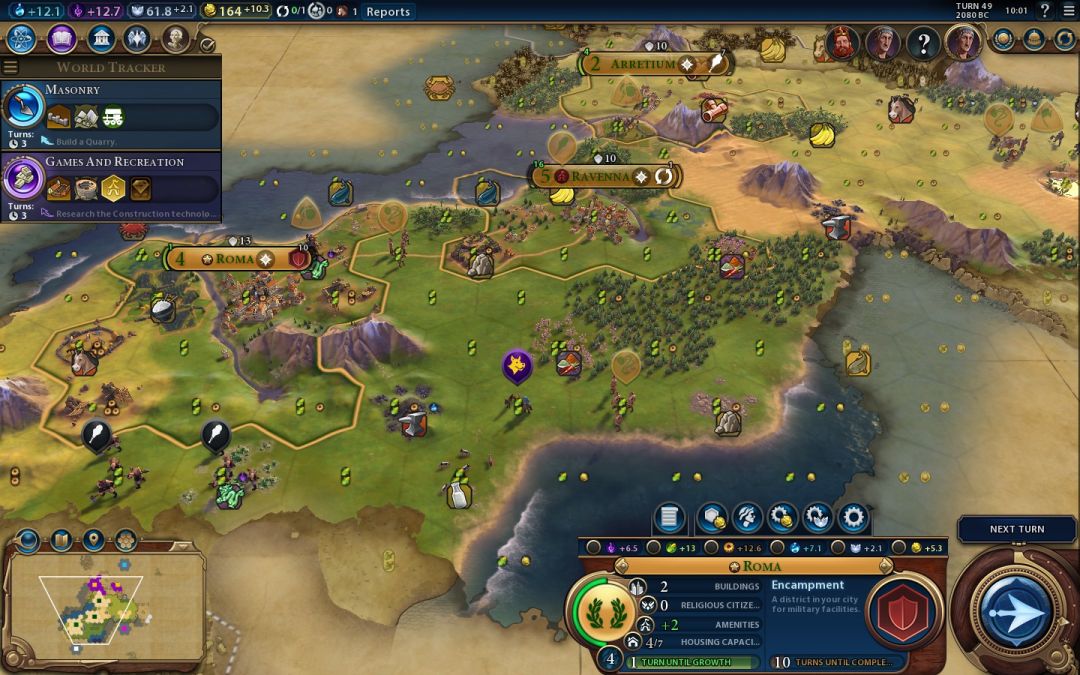Image resolution: width=1080 pixels, height=675 pixels.
Task: Open the government screen from the building icon
Action: pos(99,39)
